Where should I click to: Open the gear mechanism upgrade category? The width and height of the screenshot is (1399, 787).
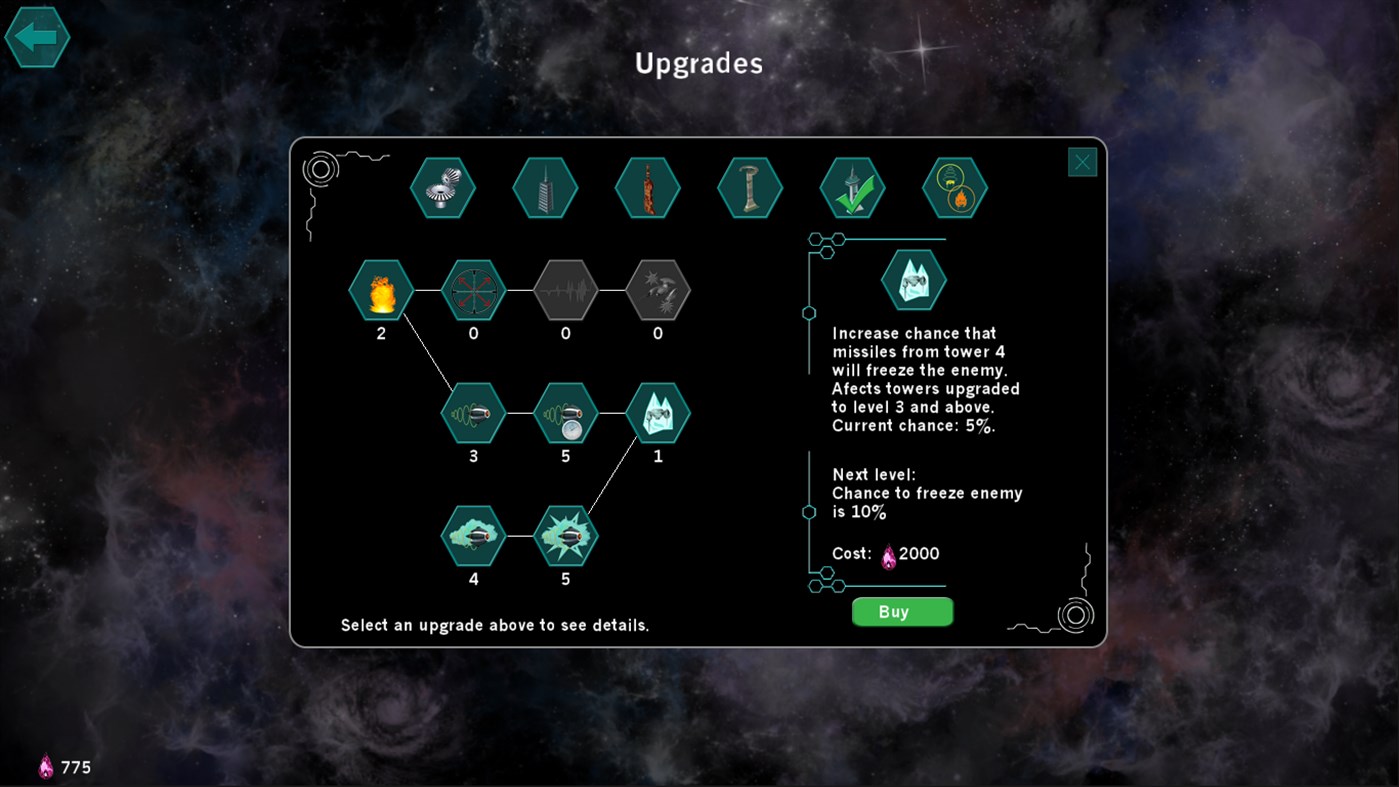coord(443,187)
